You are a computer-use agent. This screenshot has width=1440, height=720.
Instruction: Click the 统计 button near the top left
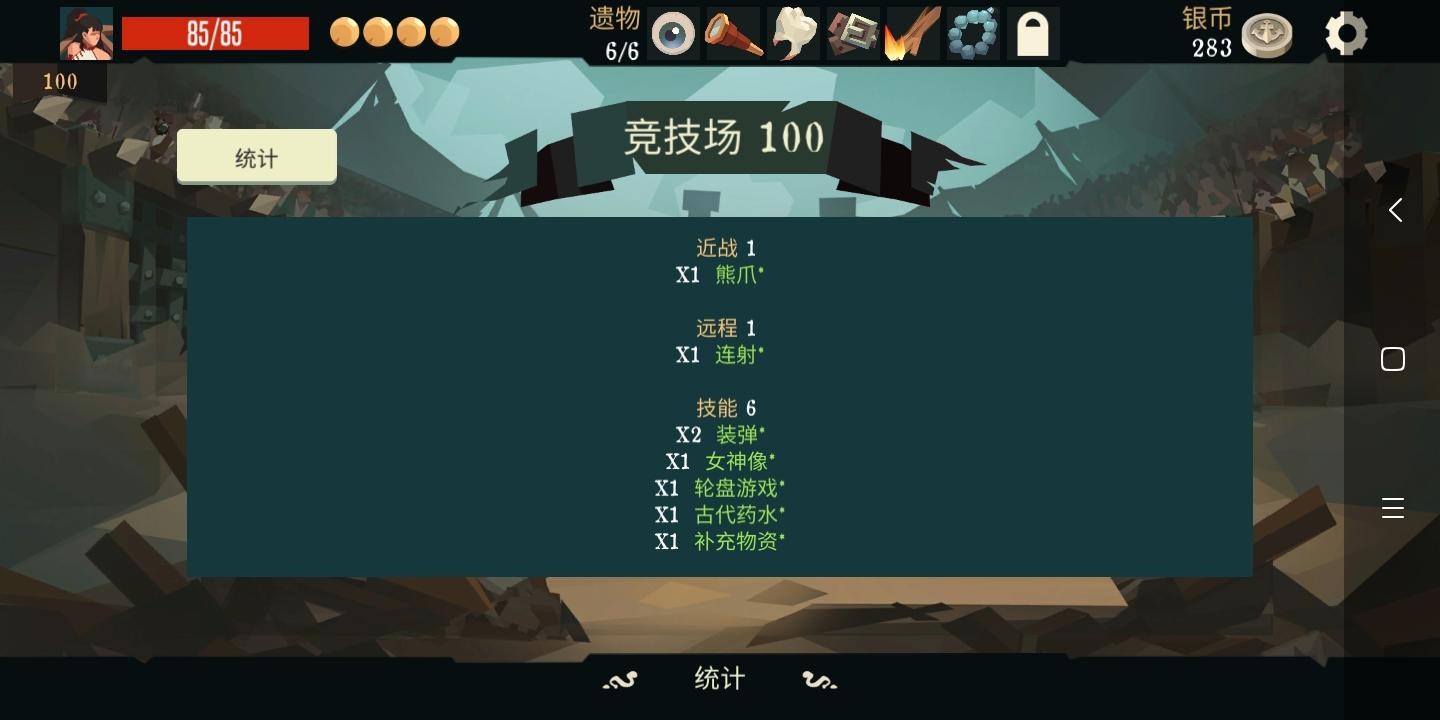tap(256, 156)
